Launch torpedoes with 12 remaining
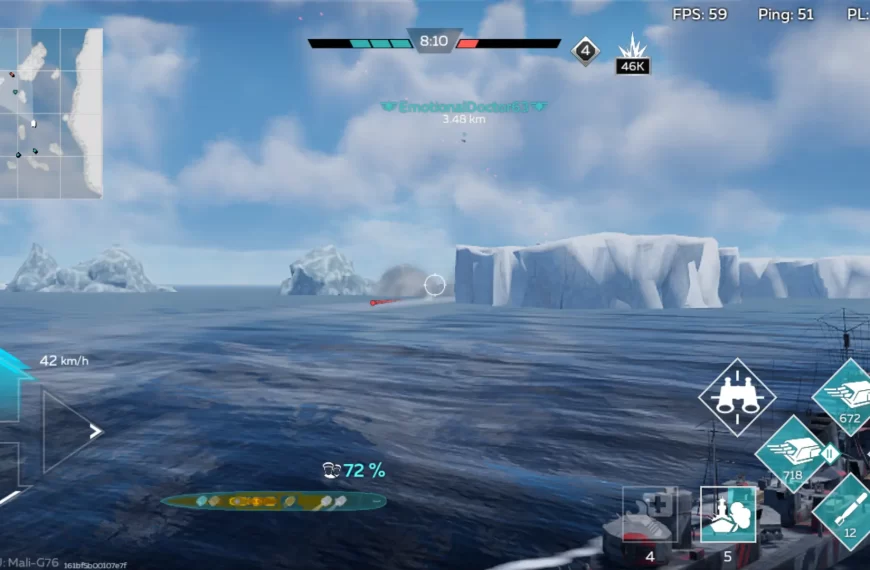Viewport: 870px width, 570px height. 847,511
